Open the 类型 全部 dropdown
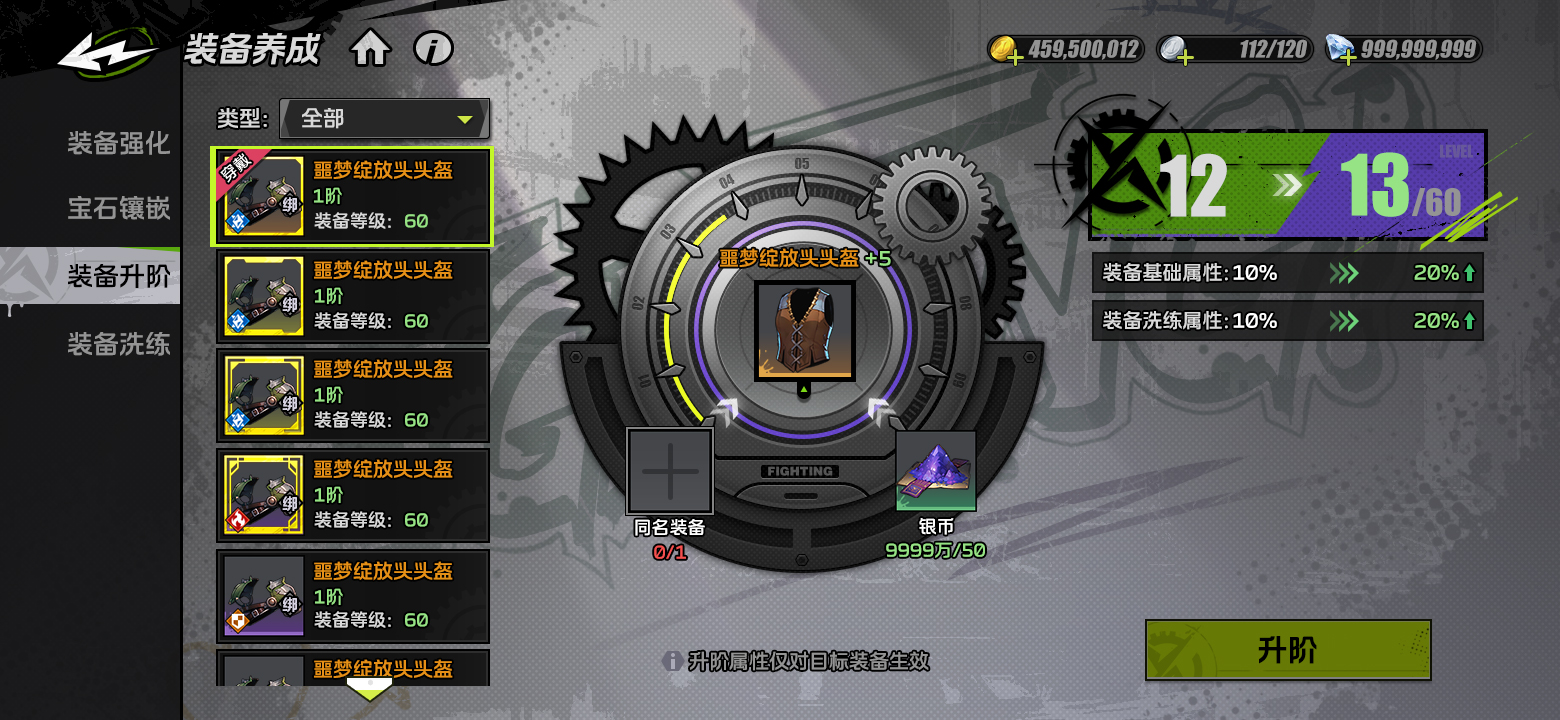The width and height of the screenshot is (1560, 720). [385, 119]
